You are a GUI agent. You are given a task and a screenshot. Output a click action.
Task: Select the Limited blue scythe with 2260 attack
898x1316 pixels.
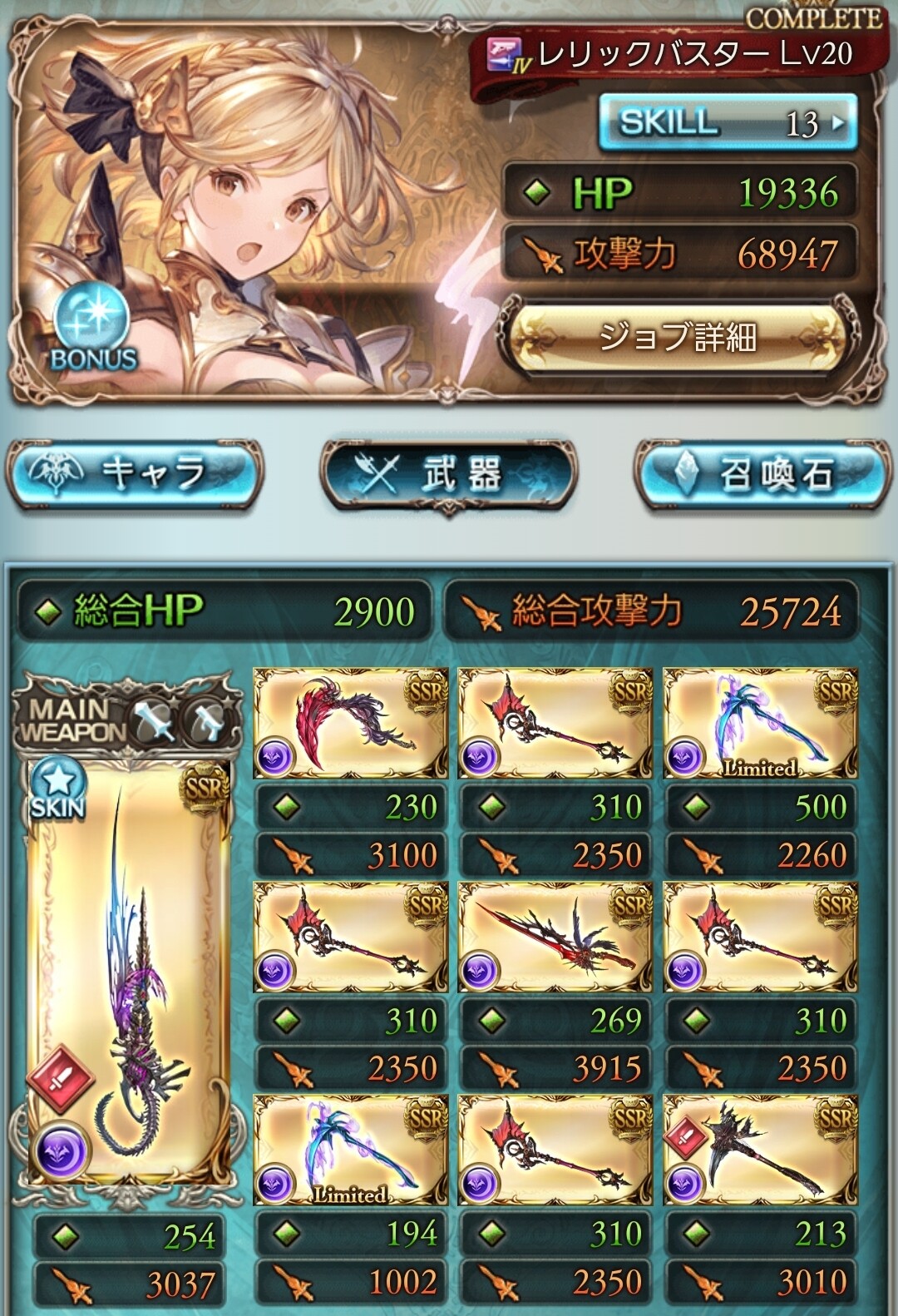[760, 724]
